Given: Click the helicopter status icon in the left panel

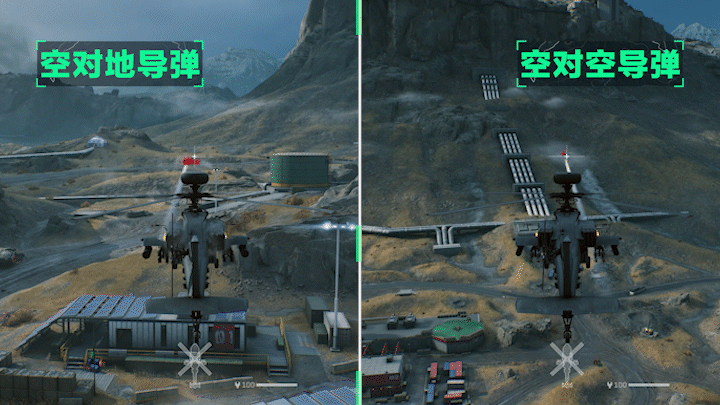Looking at the screenshot, I should pos(194,358).
